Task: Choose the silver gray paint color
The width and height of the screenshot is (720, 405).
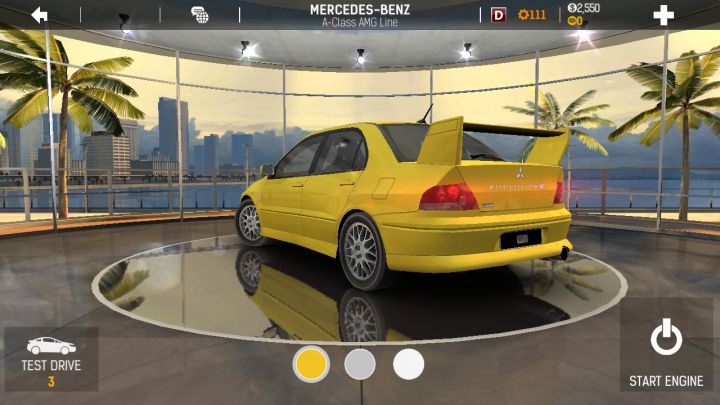Action: 360,364
